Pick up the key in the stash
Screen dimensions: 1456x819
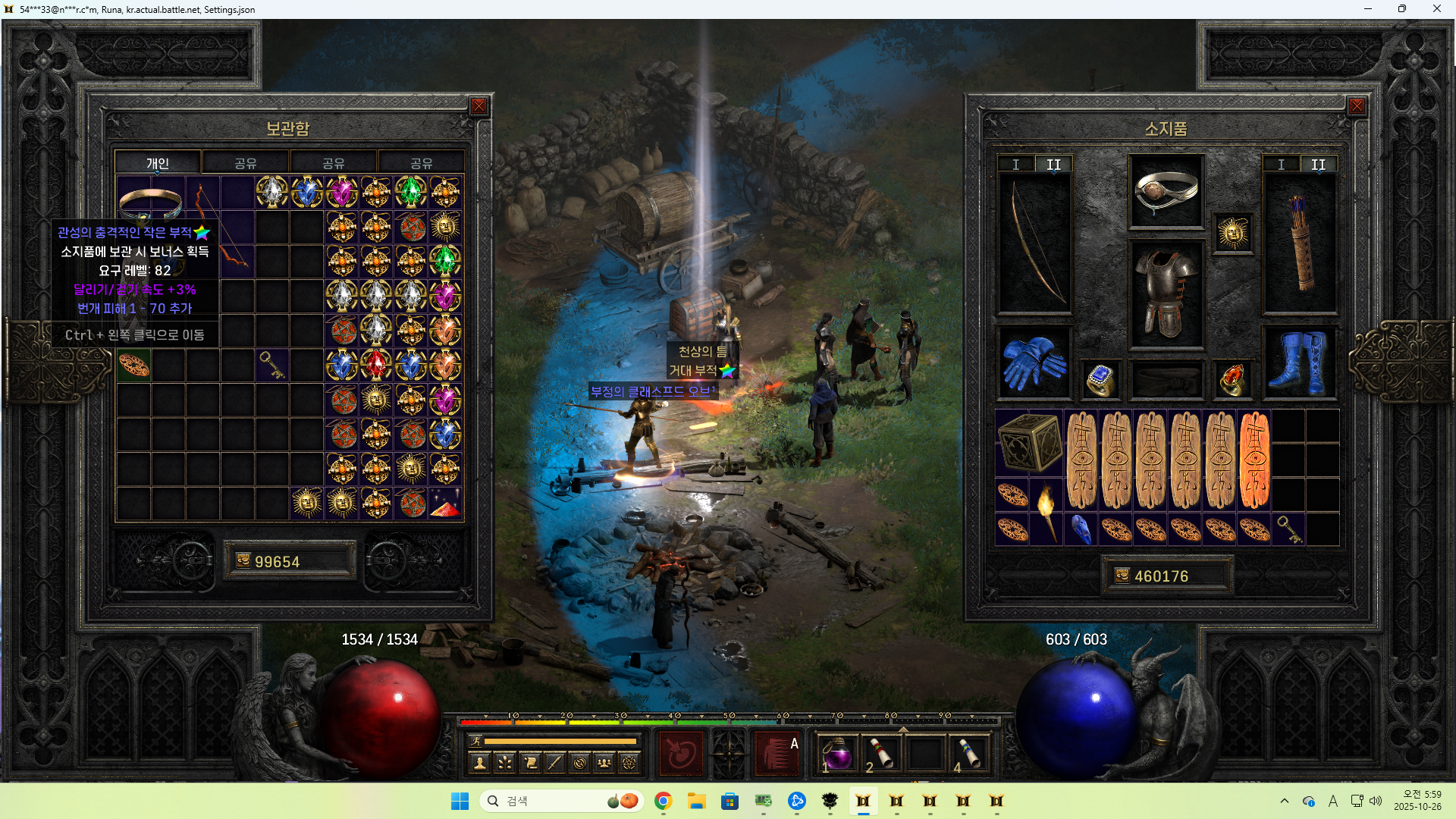point(271,366)
